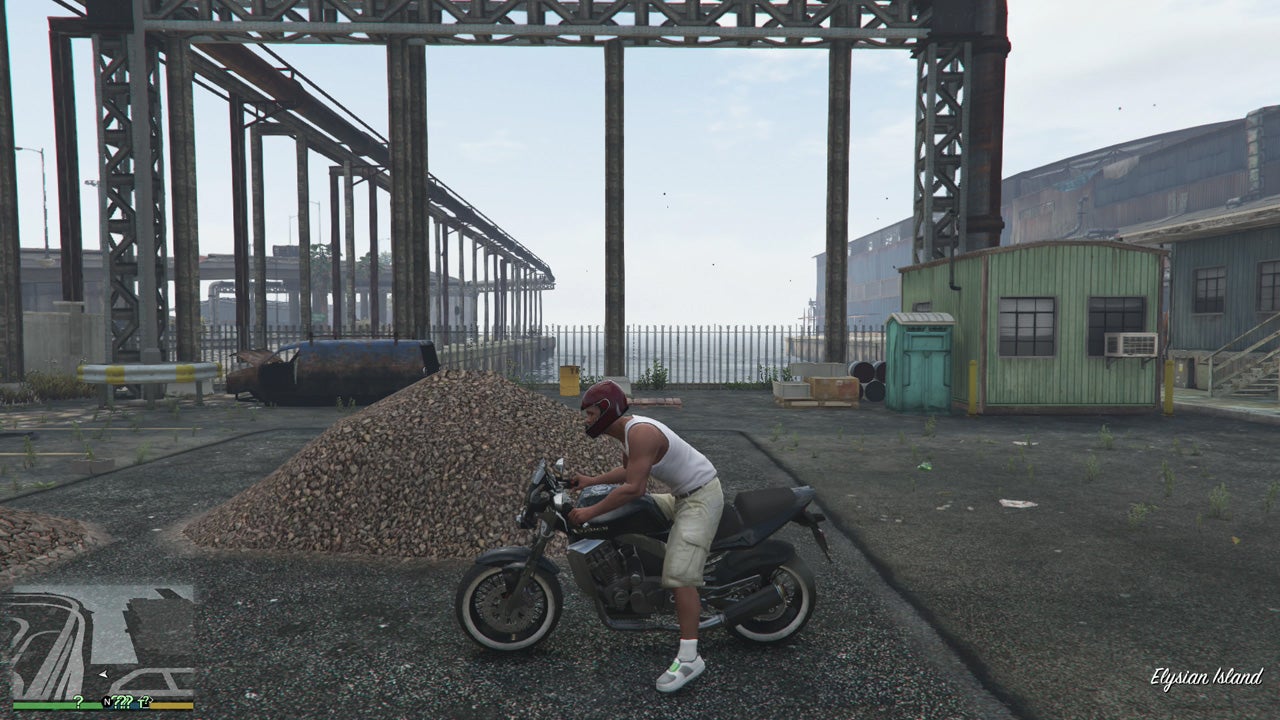The image size is (1280, 720).
Task: Click the N compass icon under the minimap
Action: click(106, 700)
